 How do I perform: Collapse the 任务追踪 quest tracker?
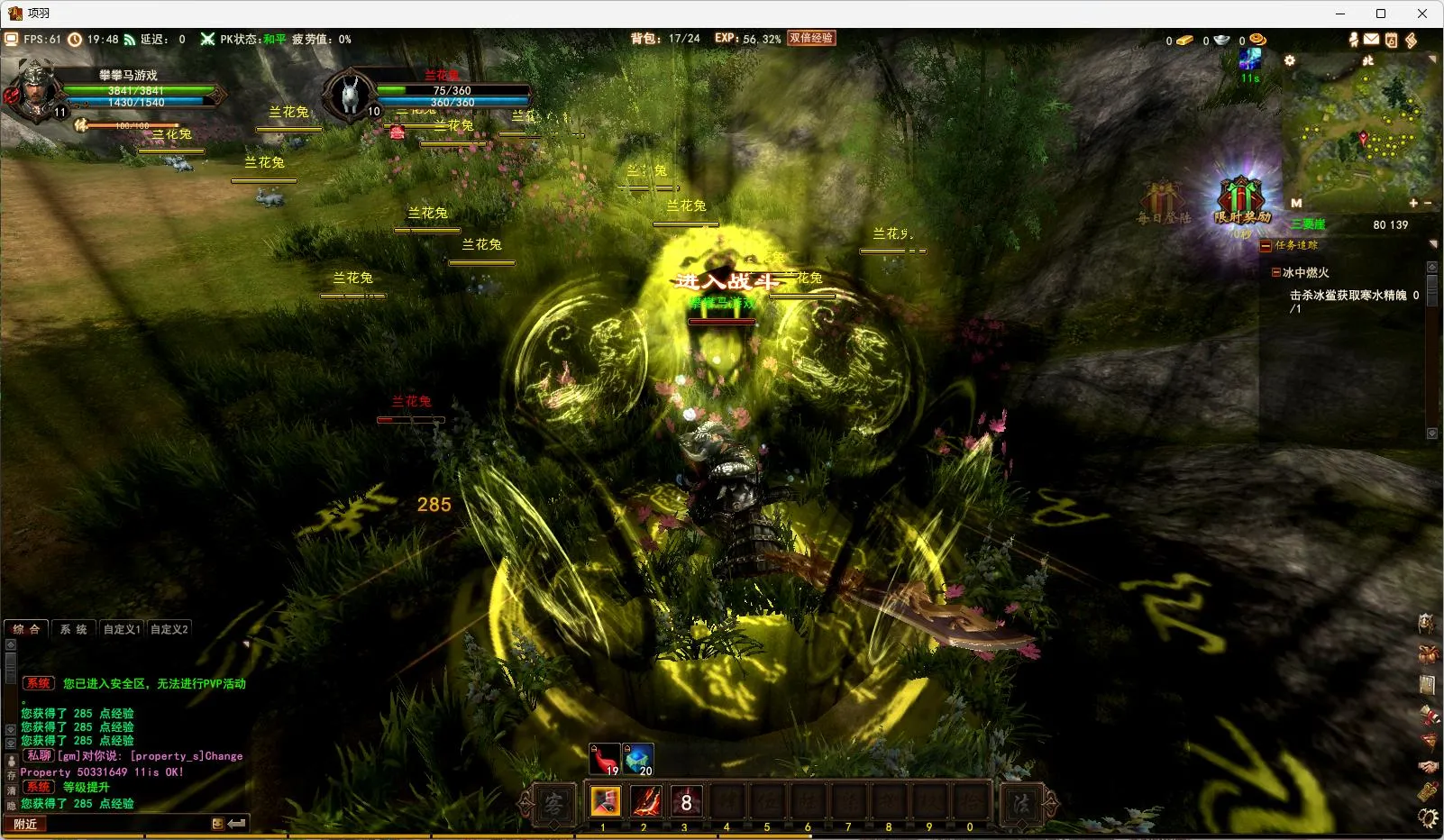click(x=1266, y=245)
